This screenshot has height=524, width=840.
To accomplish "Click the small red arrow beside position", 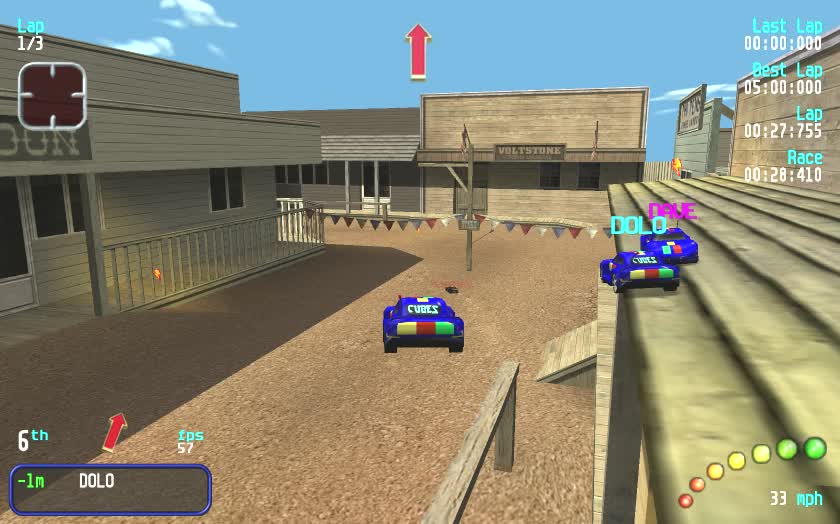I will pyautogui.click(x=115, y=431).
